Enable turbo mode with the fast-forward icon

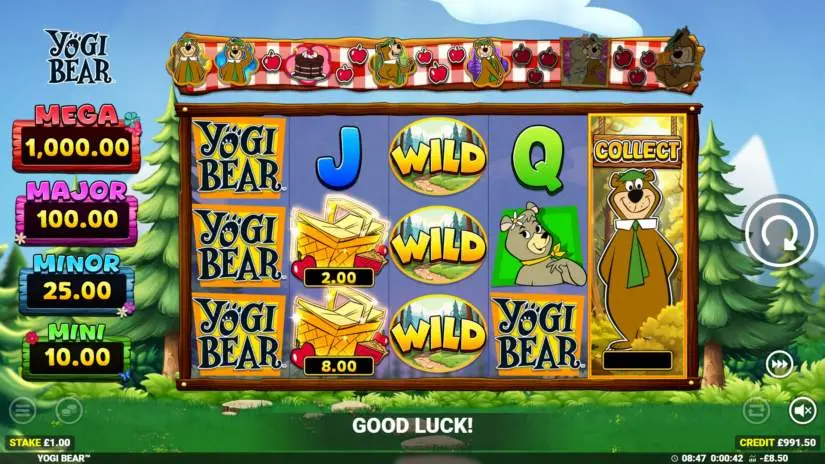pyautogui.click(x=779, y=365)
